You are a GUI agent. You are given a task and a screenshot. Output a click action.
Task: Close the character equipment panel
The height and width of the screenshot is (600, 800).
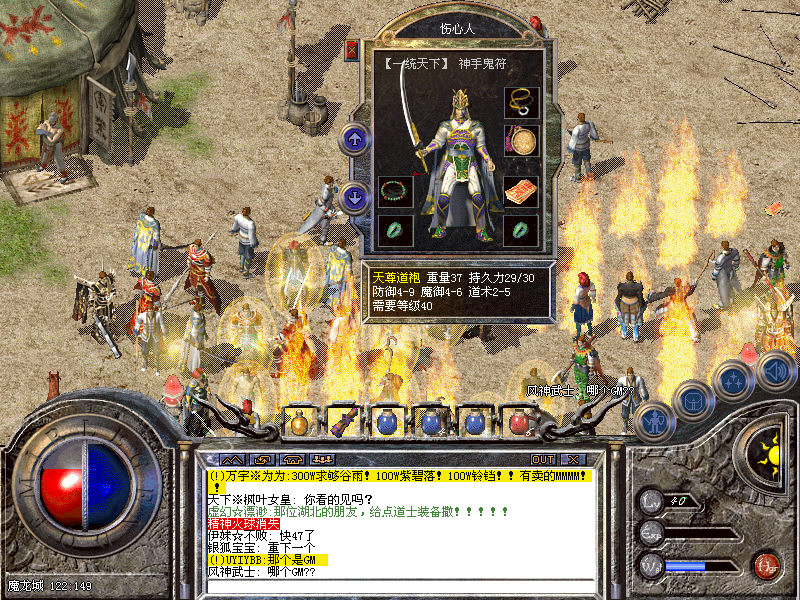coord(352,50)
